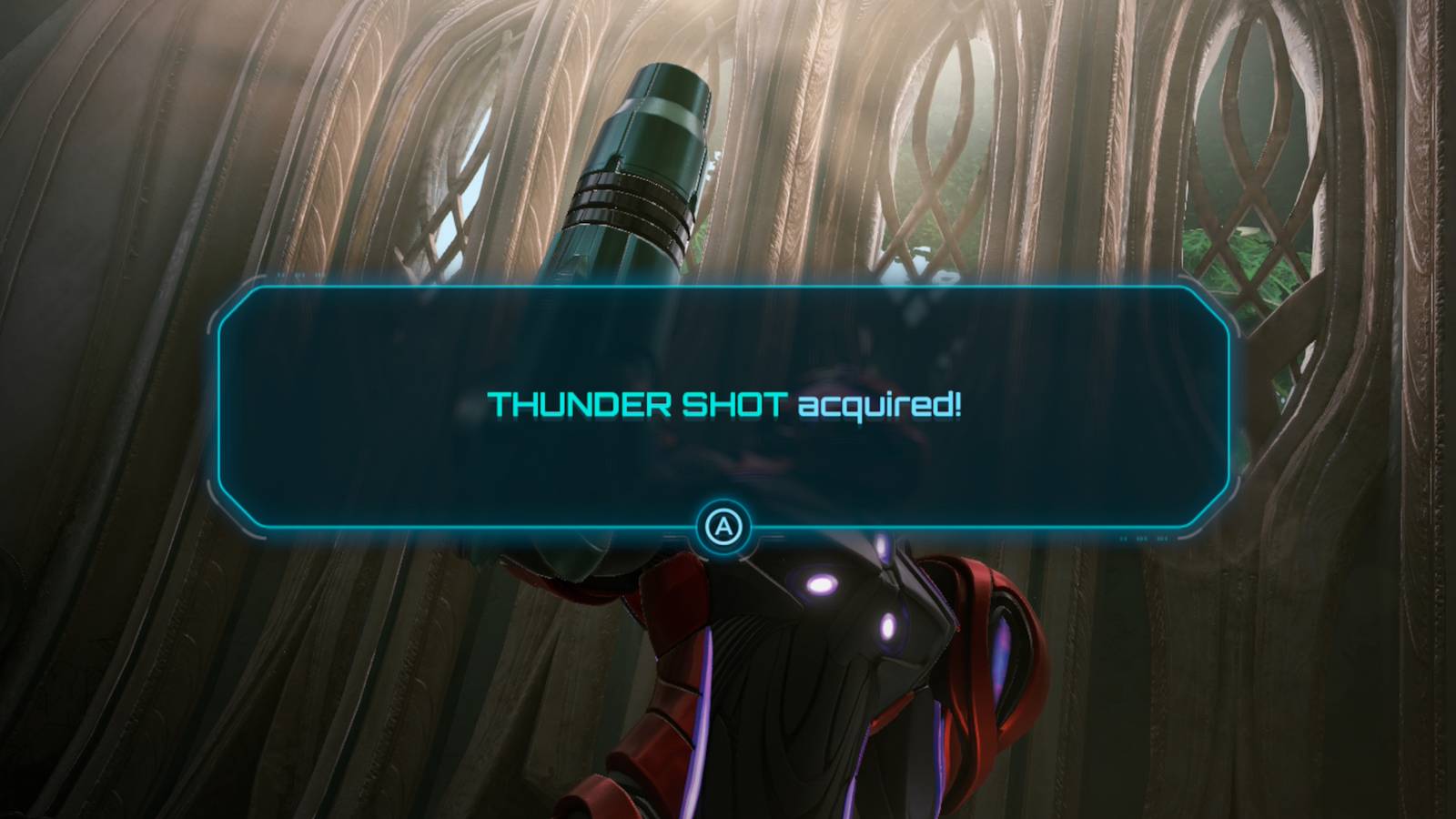Click the tick marks below dialog's bottom-right corner
This screenshot has width=1456, height=819.
(1144, 538)
